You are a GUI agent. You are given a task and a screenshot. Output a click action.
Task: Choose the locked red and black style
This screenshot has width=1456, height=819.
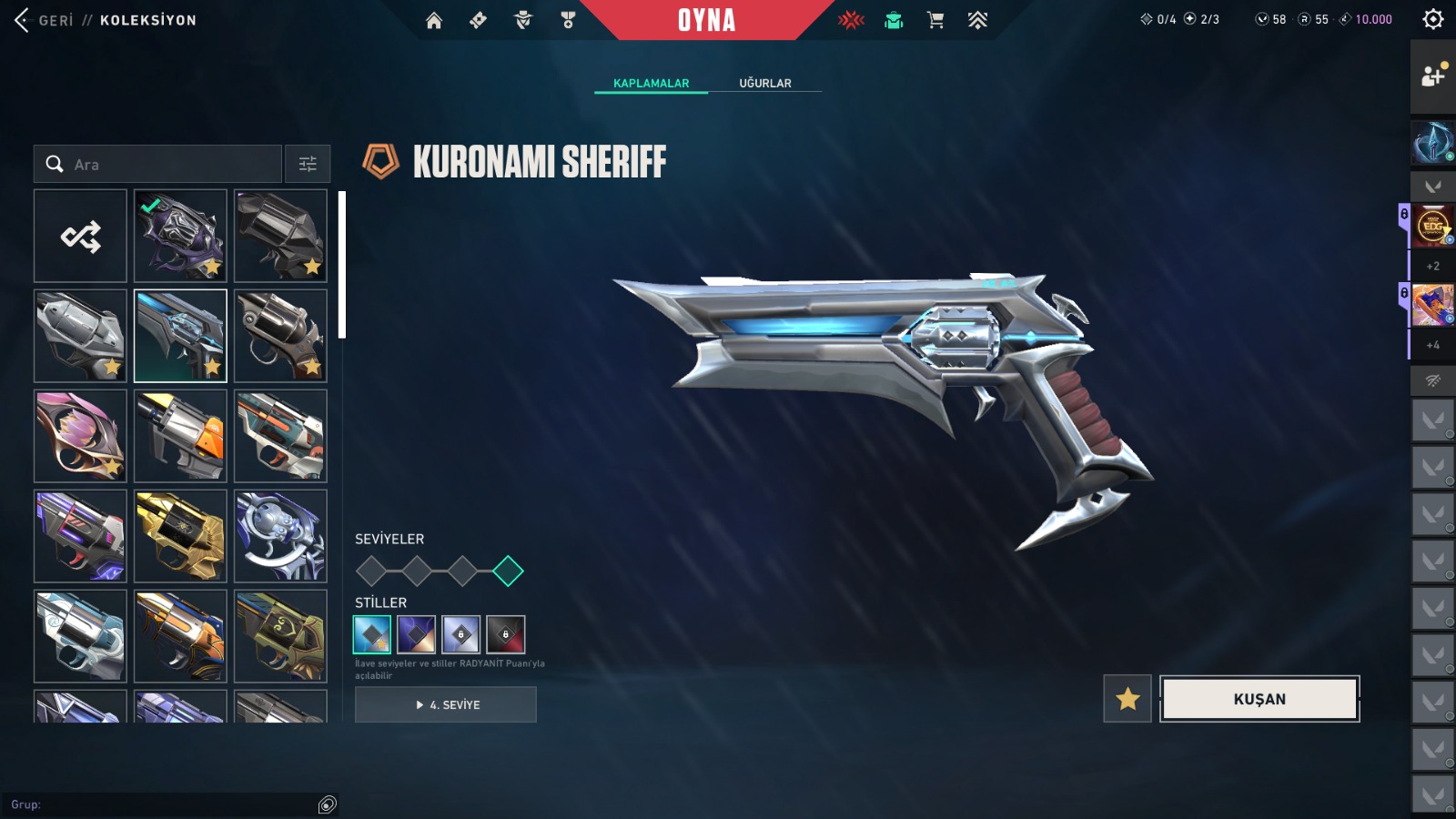tap(506, 634)
